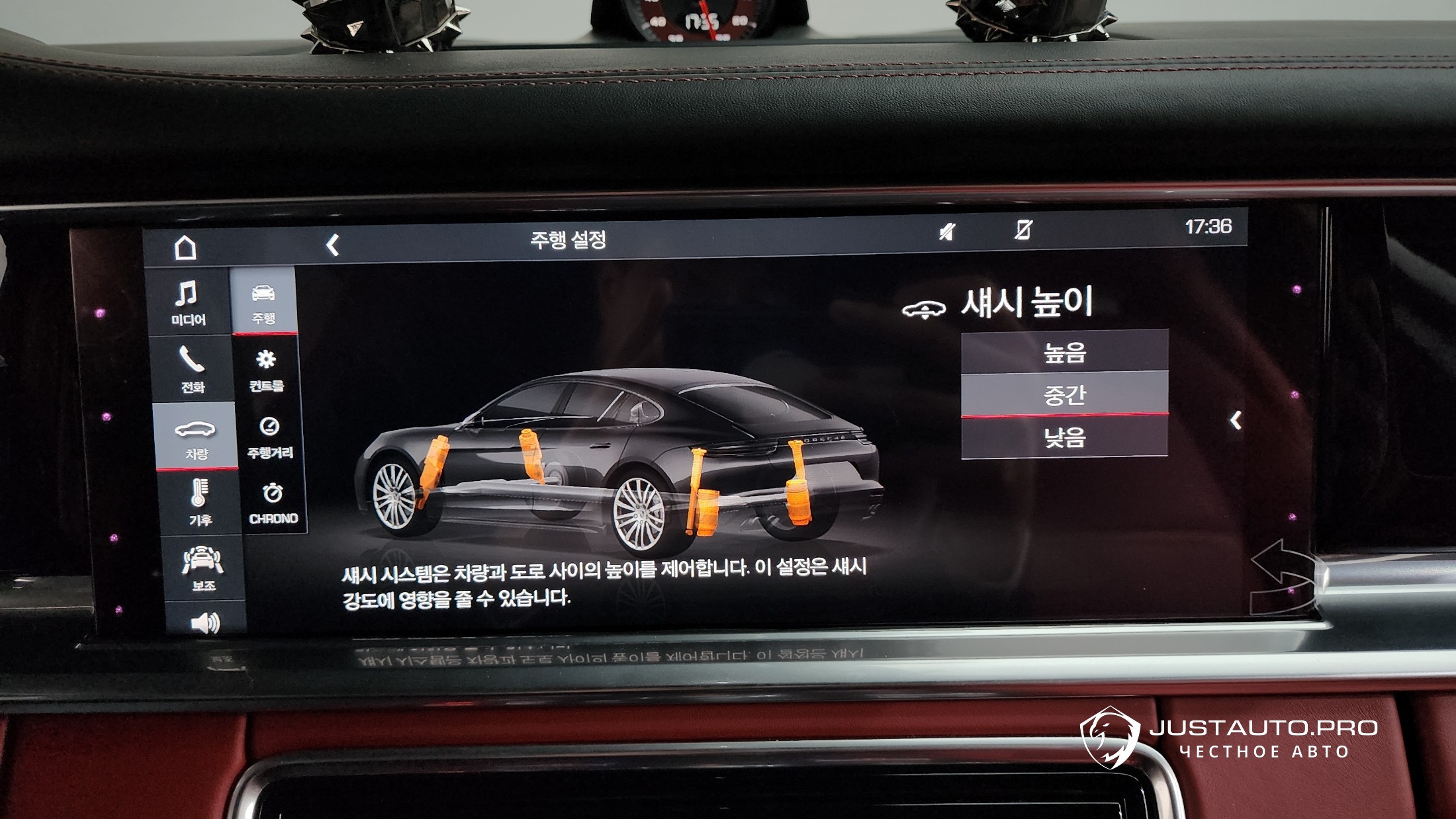
Task: Set chassis height to 높음 (High)
Action: tap(1064, 352)
